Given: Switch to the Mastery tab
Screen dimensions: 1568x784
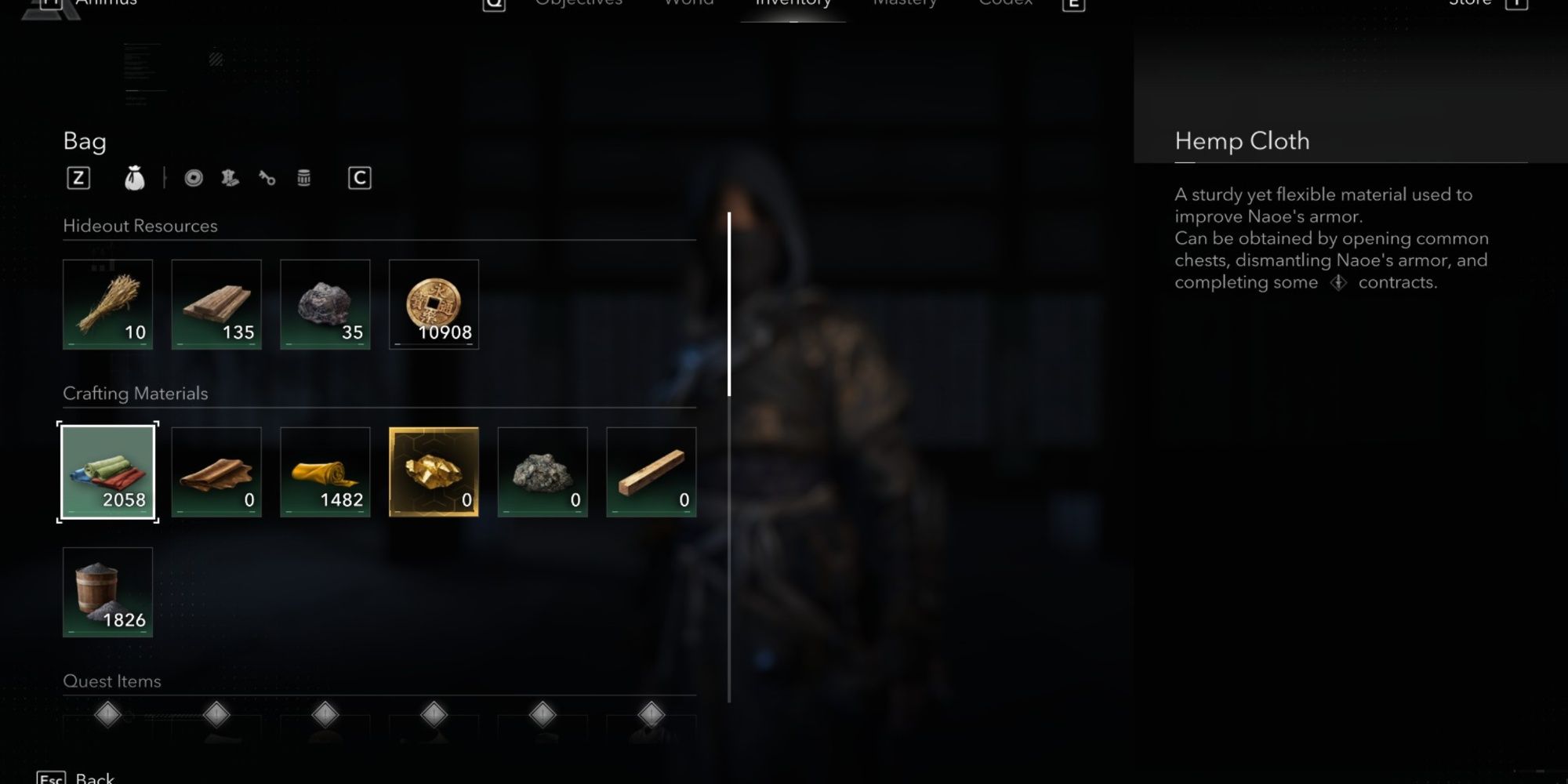Looking at the screenshot, I should tap(905, 4).
